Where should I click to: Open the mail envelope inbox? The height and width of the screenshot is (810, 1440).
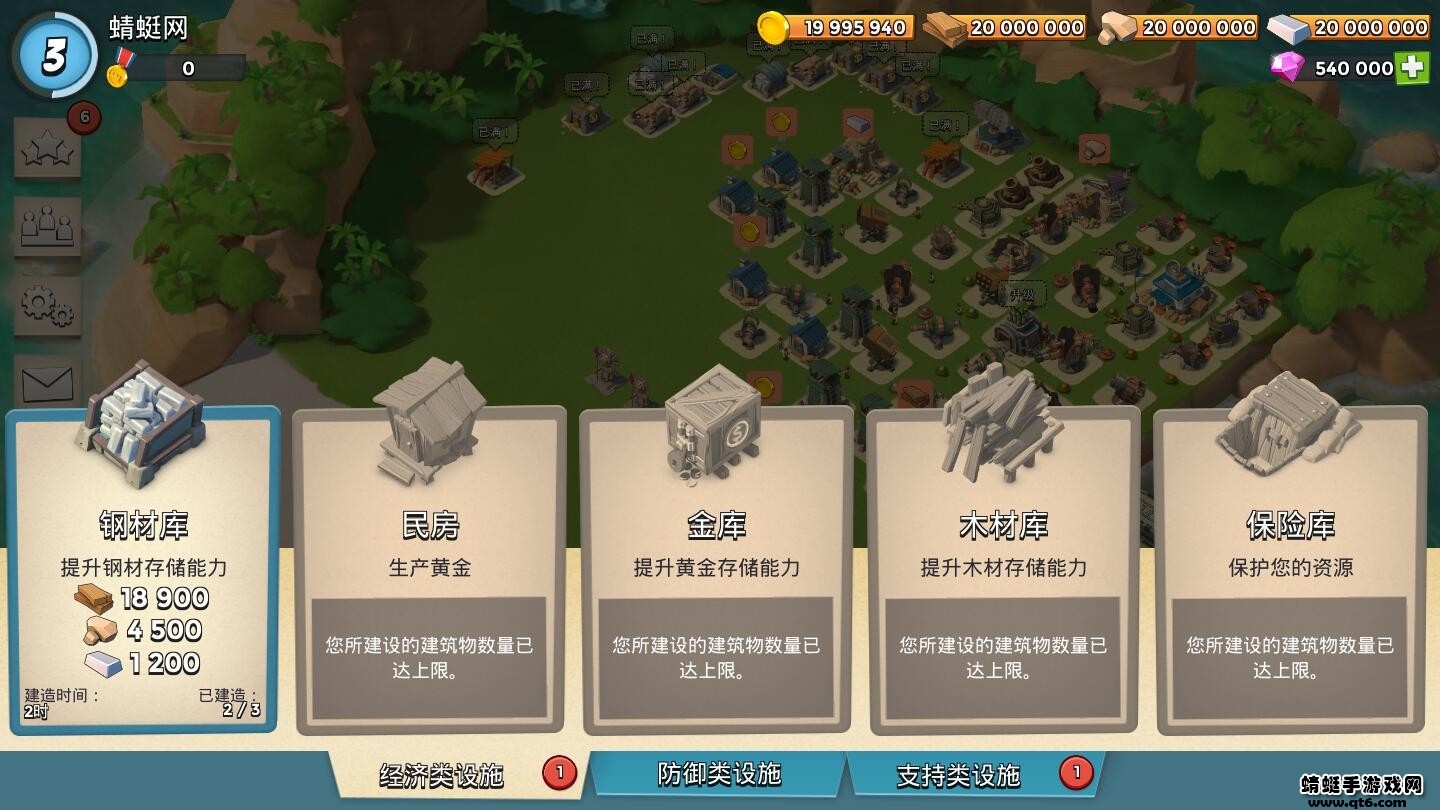click(47, 385)
